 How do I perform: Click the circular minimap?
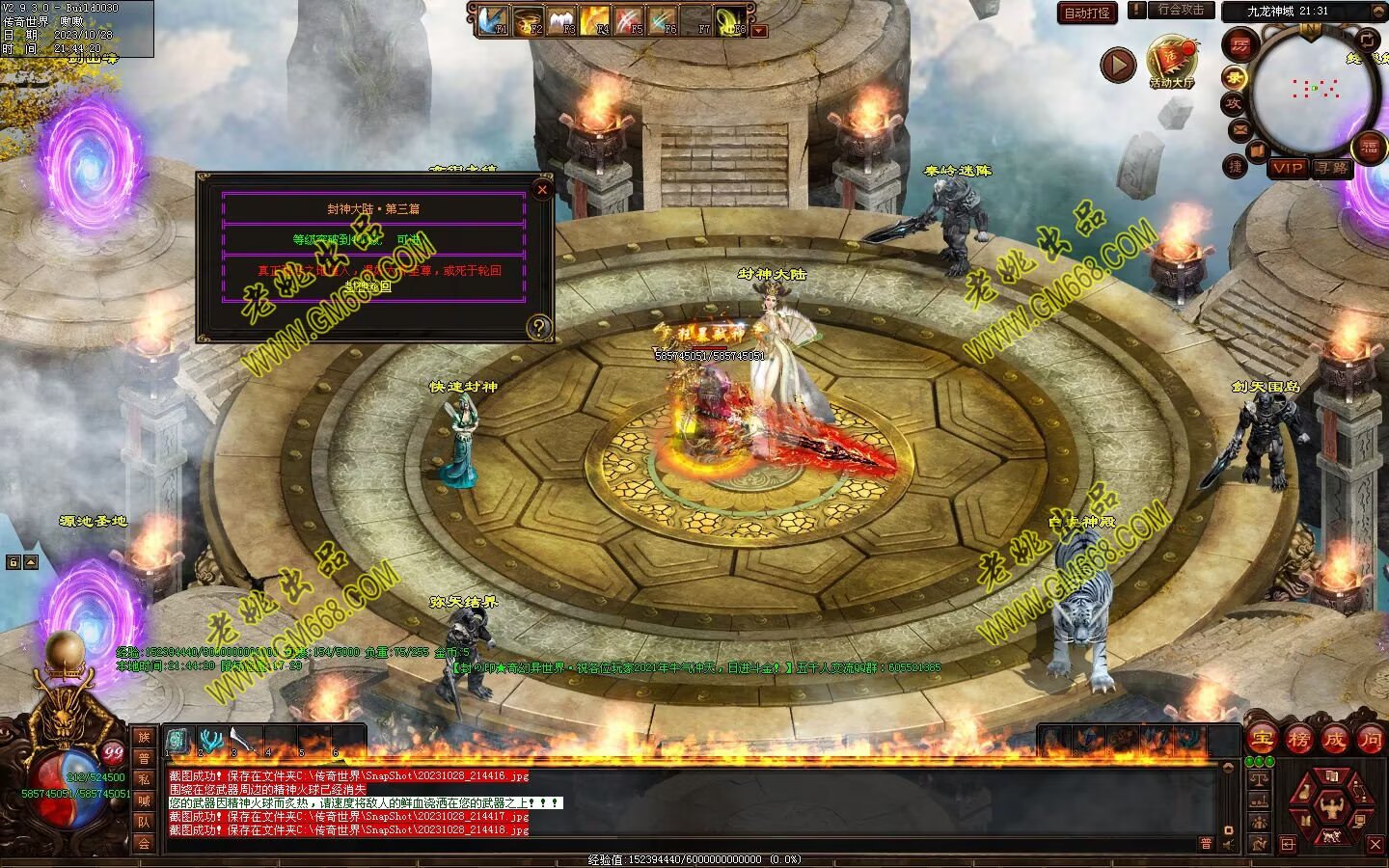coord(1313,90)
